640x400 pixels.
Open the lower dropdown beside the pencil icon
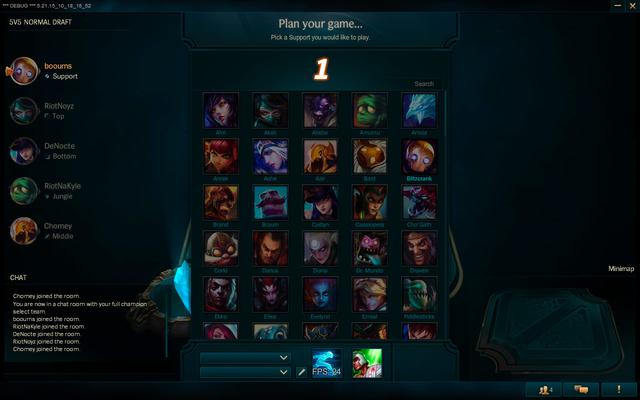pyautogui.click(x=245, y=372)
